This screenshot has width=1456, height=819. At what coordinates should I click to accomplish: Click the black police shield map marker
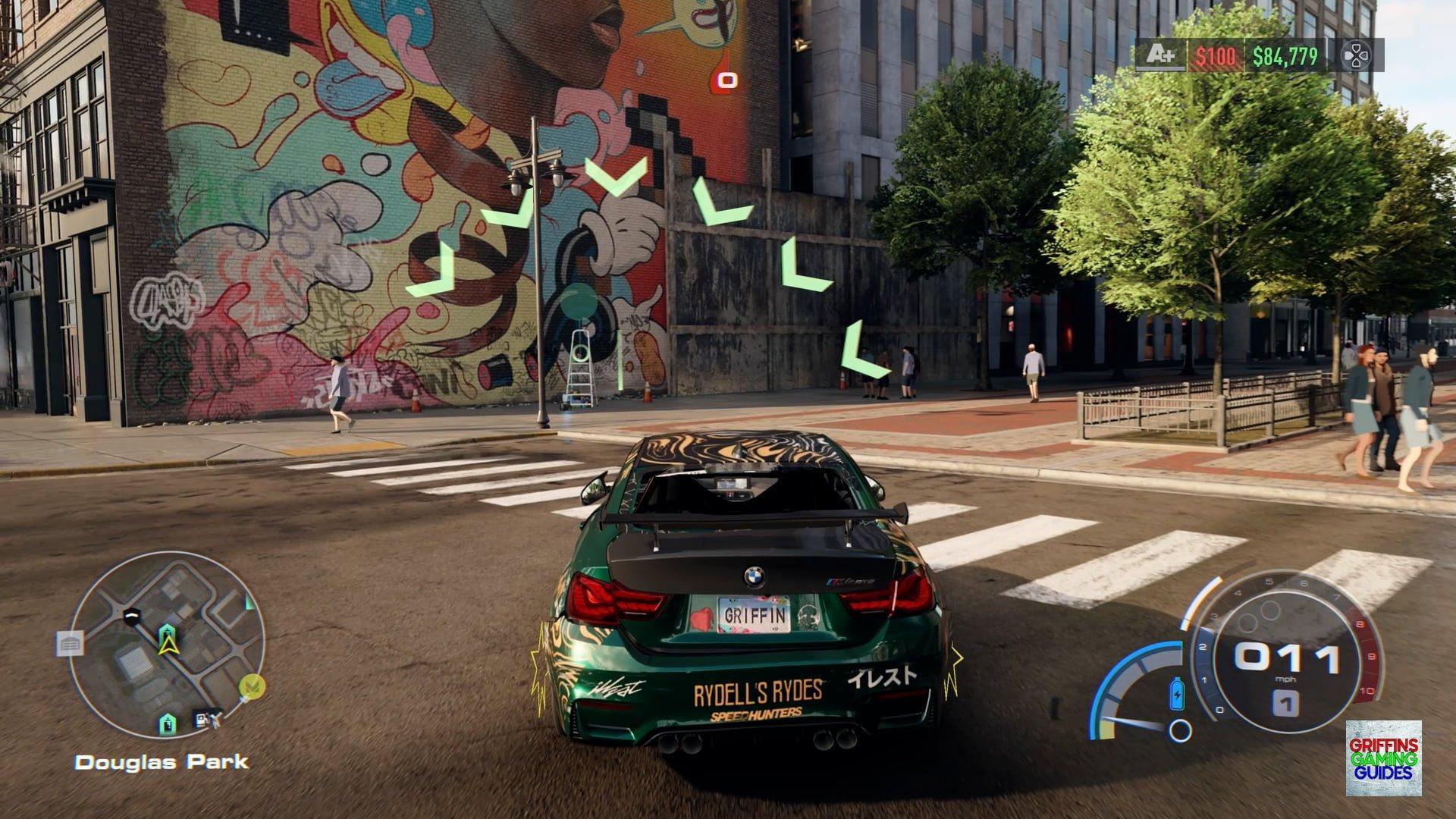133,616
